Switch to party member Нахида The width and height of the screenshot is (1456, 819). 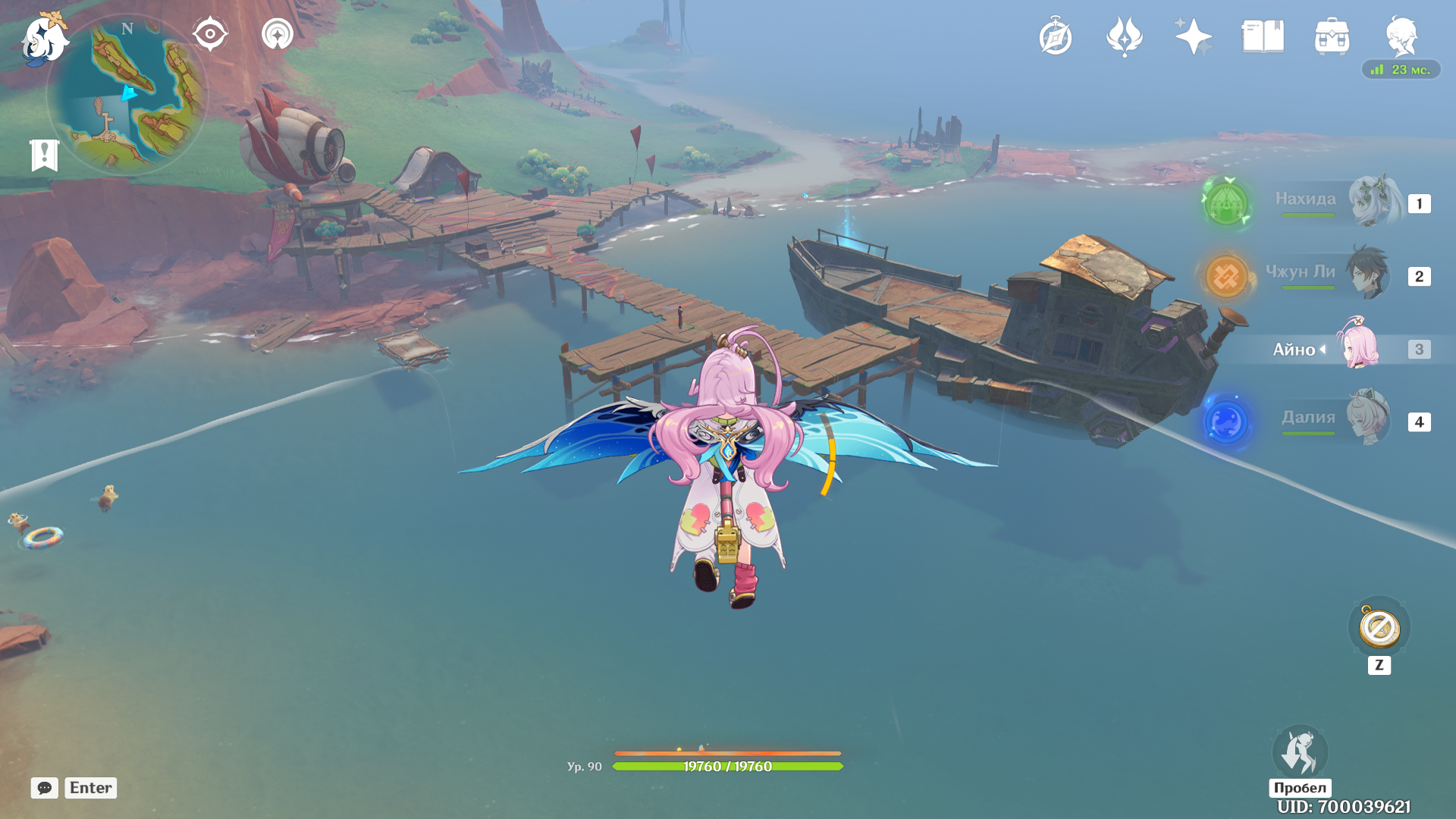1335,202
